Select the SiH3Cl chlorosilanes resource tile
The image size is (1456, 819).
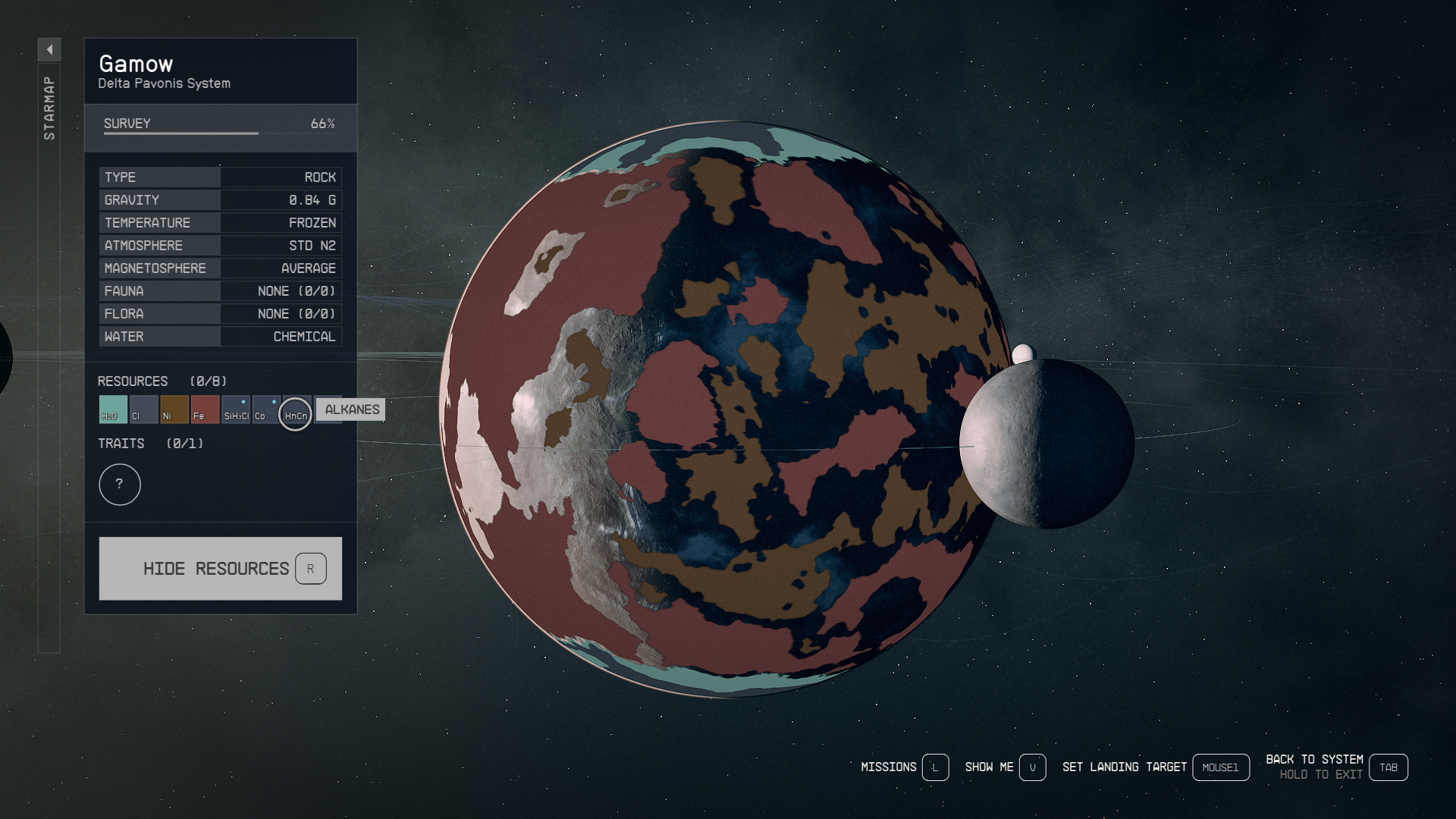coord(236,409)
